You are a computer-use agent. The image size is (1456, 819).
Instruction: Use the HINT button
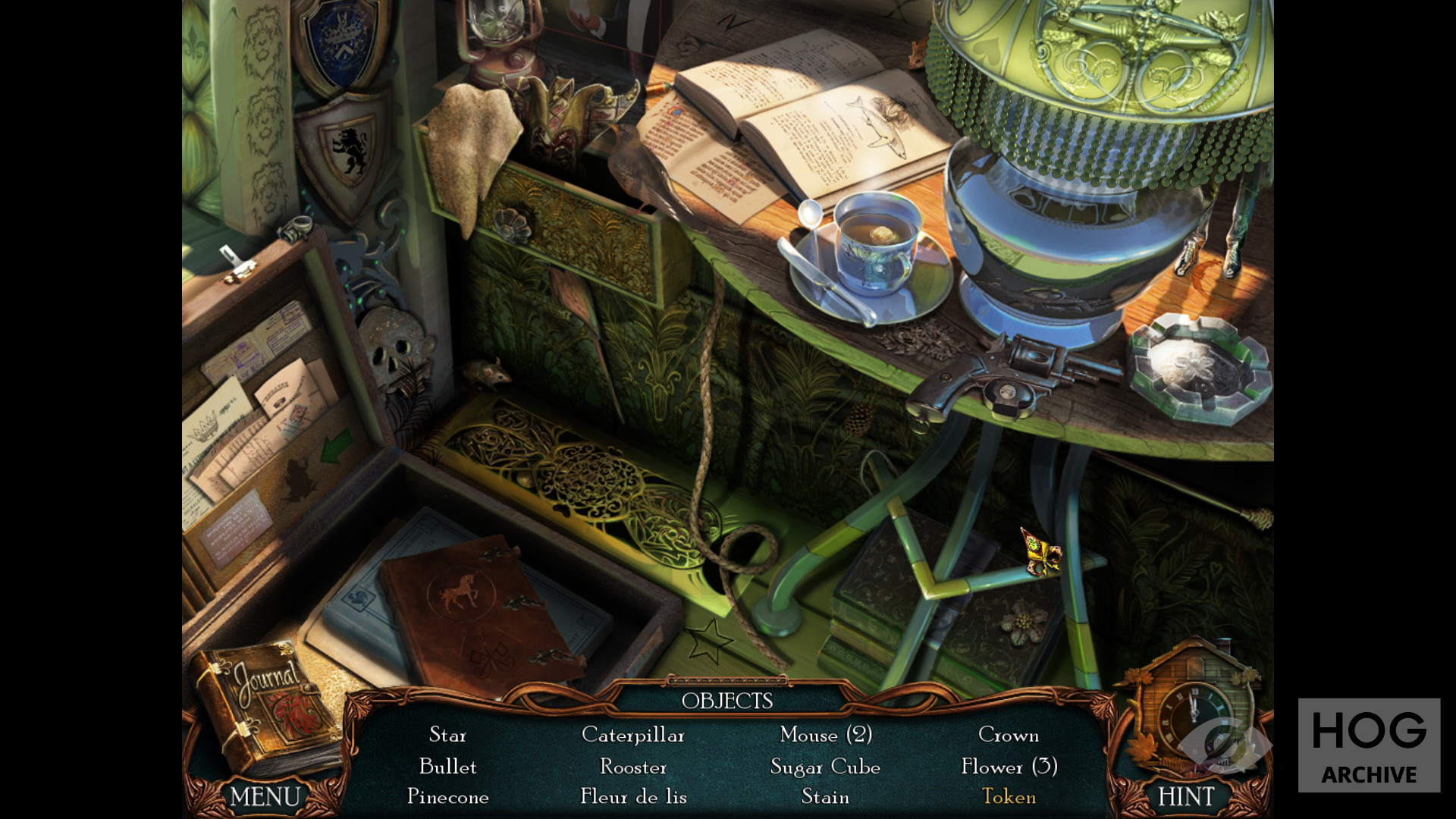(1186, 796)
